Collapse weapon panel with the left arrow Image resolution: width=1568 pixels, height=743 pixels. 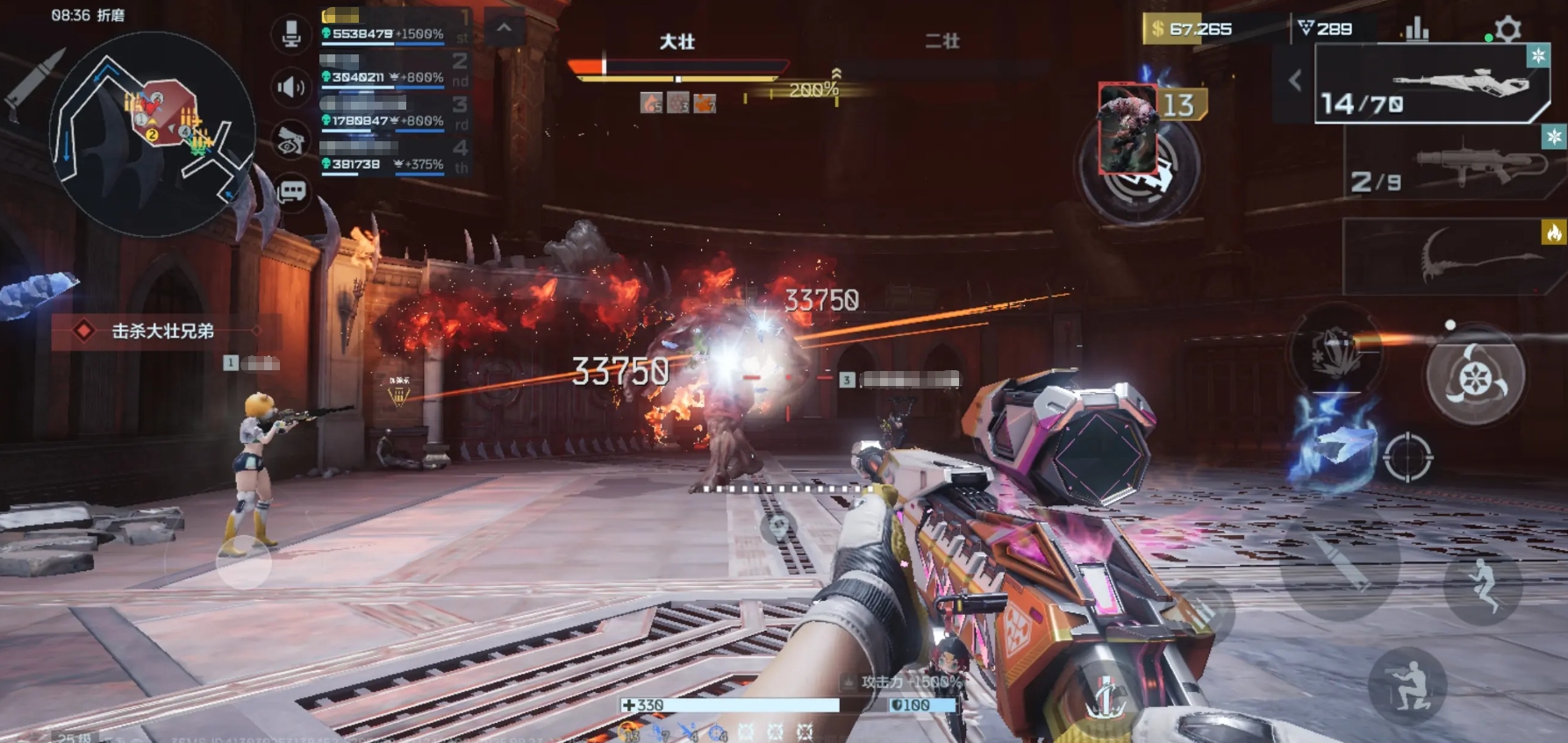1295,81
